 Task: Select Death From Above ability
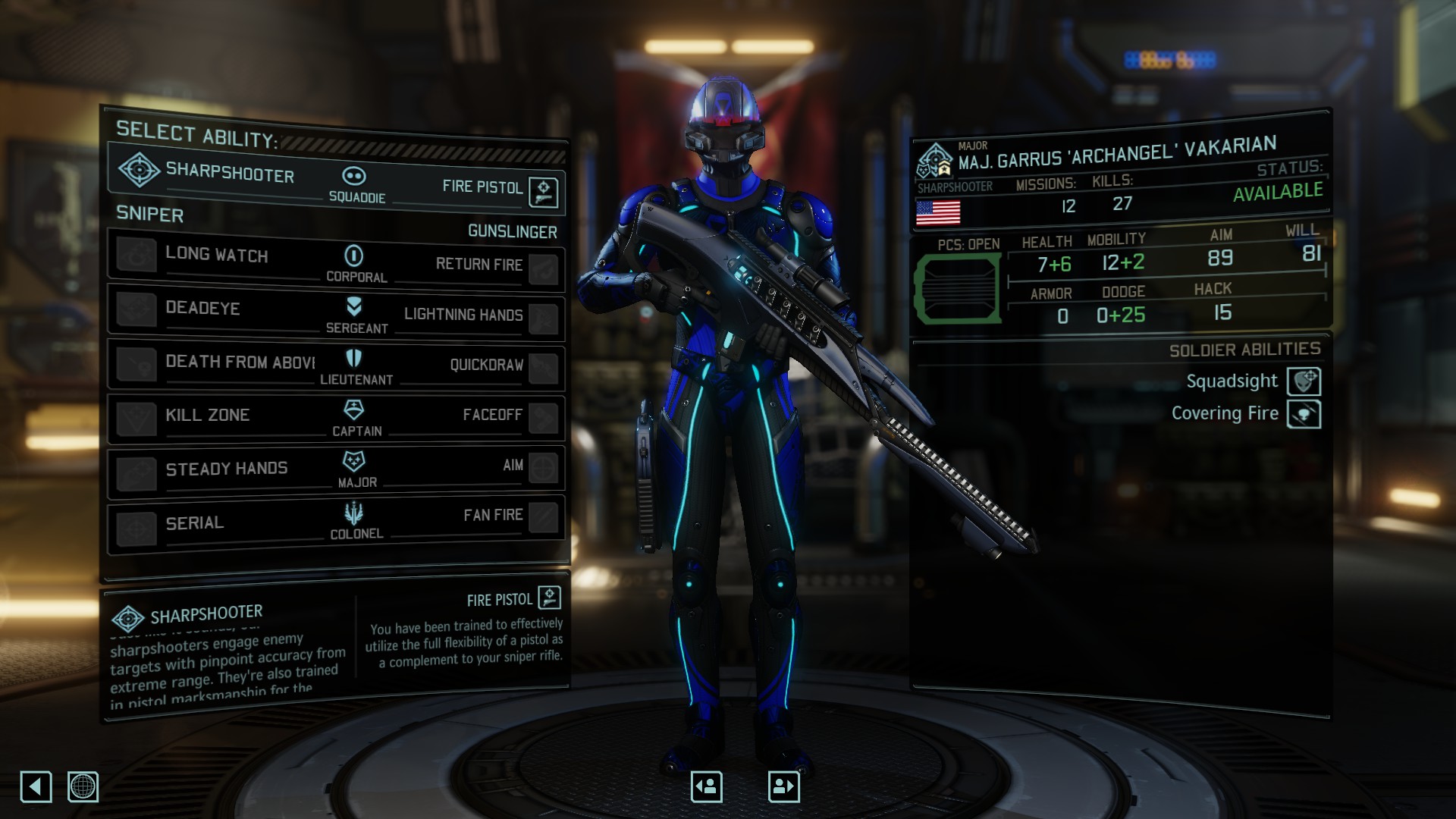[x=240, y=362]
